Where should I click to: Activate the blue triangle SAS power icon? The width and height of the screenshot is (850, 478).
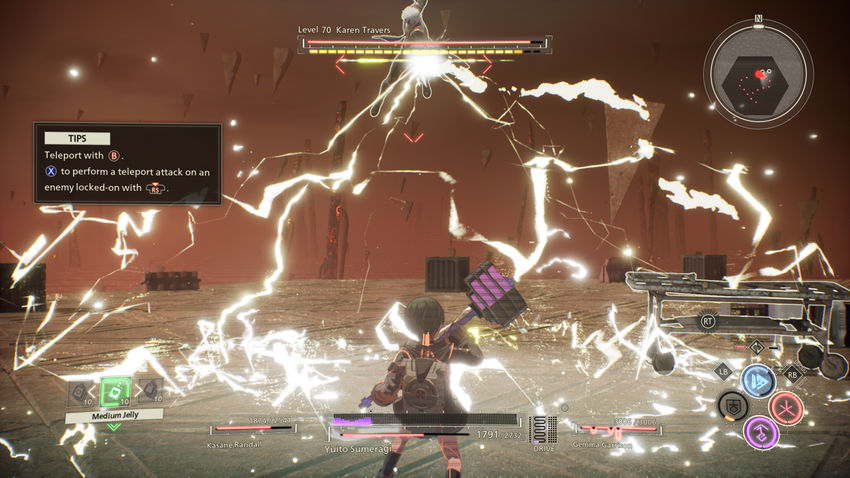pyautogui.click(x=758, y=381)
